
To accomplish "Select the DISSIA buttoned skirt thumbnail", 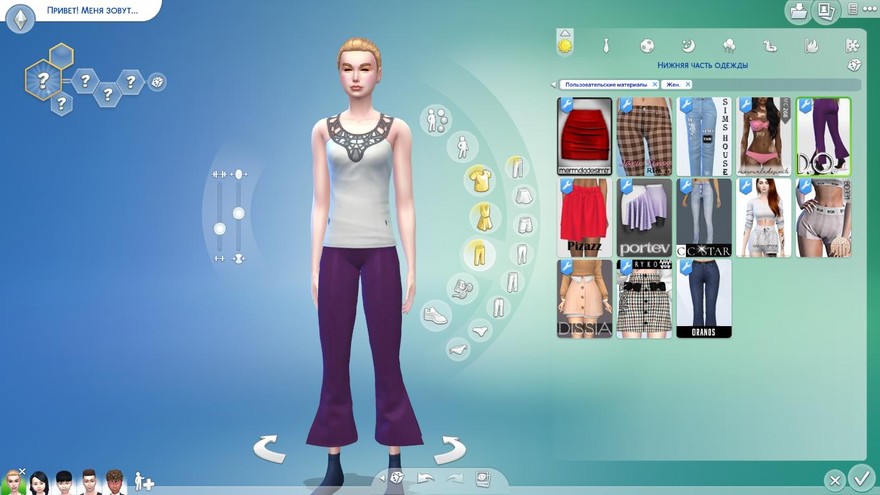I will [x=584, y=298].
